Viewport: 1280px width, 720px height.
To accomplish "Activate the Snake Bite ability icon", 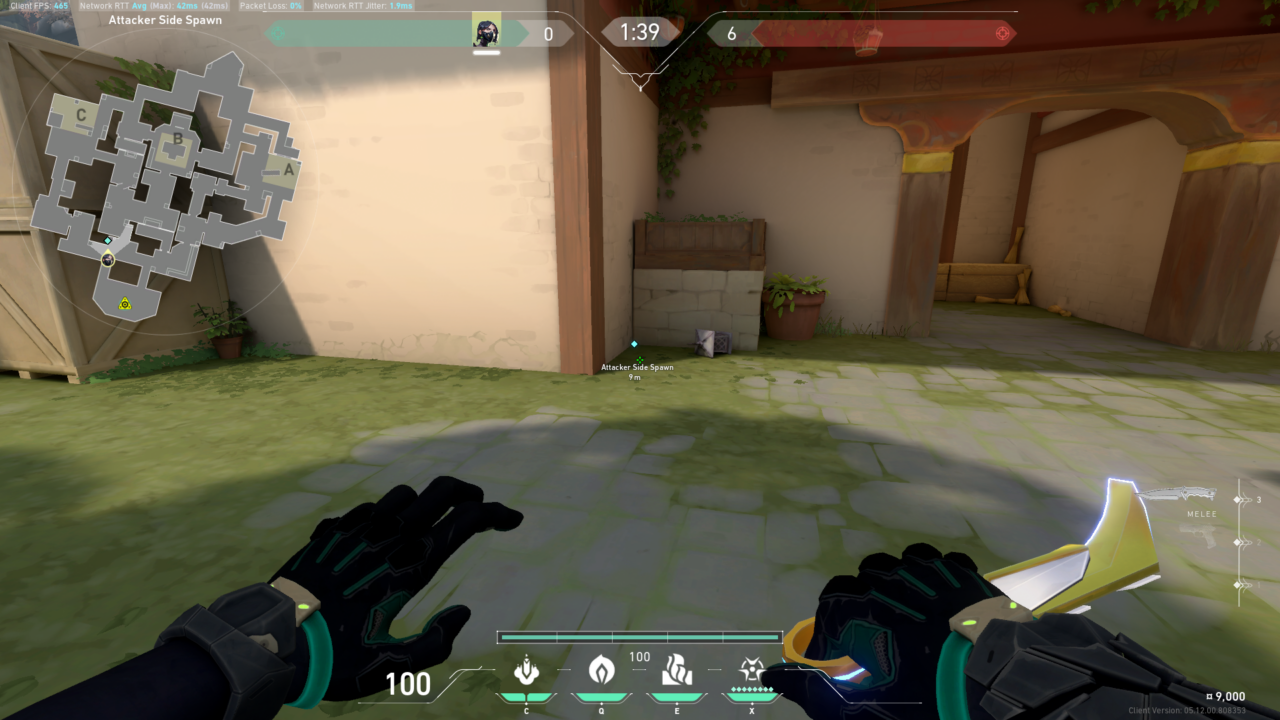I will tap(526, 670).
